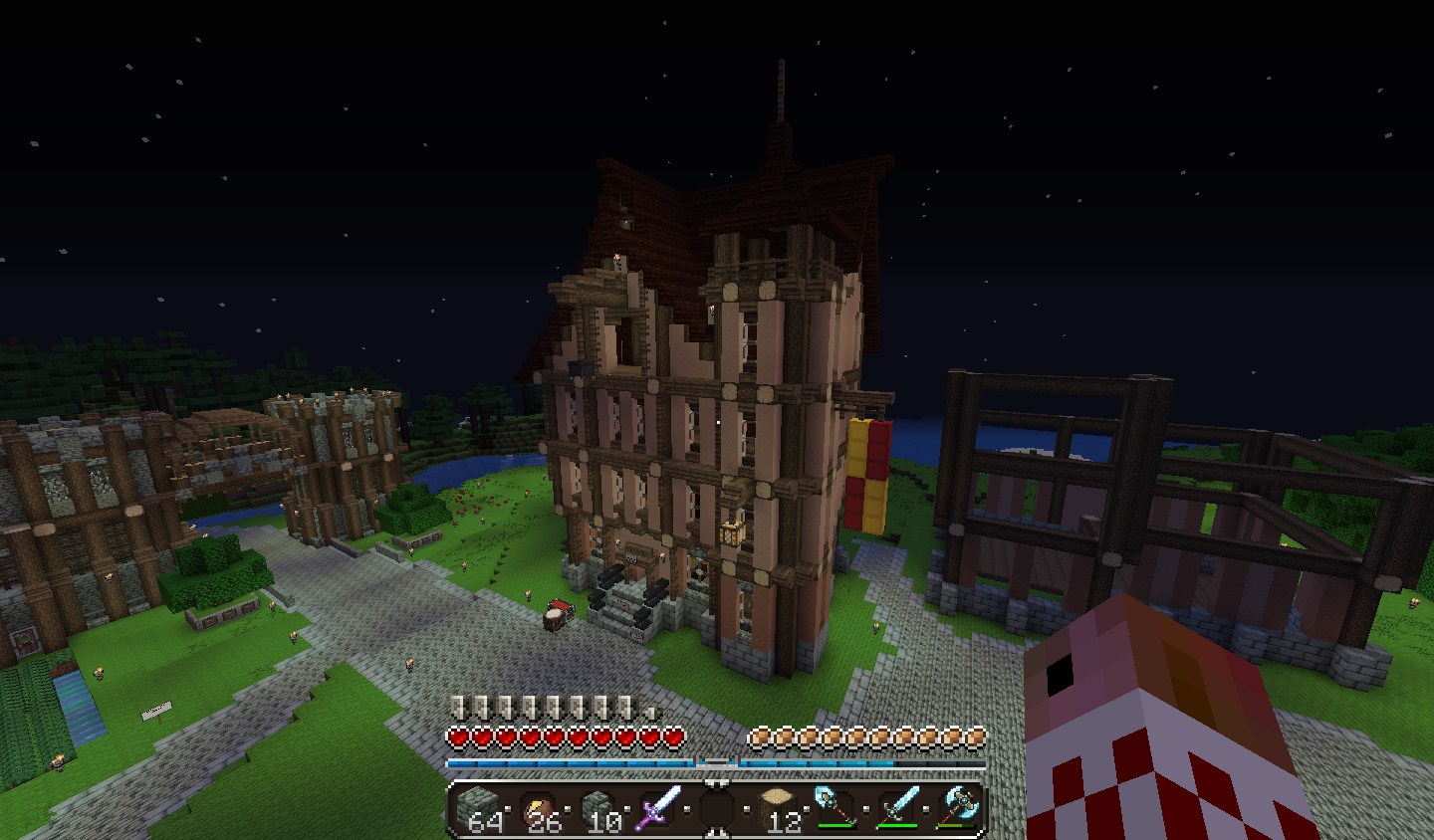Equip the diamond battle axe

pyautogui.click(x=956, y=806)
